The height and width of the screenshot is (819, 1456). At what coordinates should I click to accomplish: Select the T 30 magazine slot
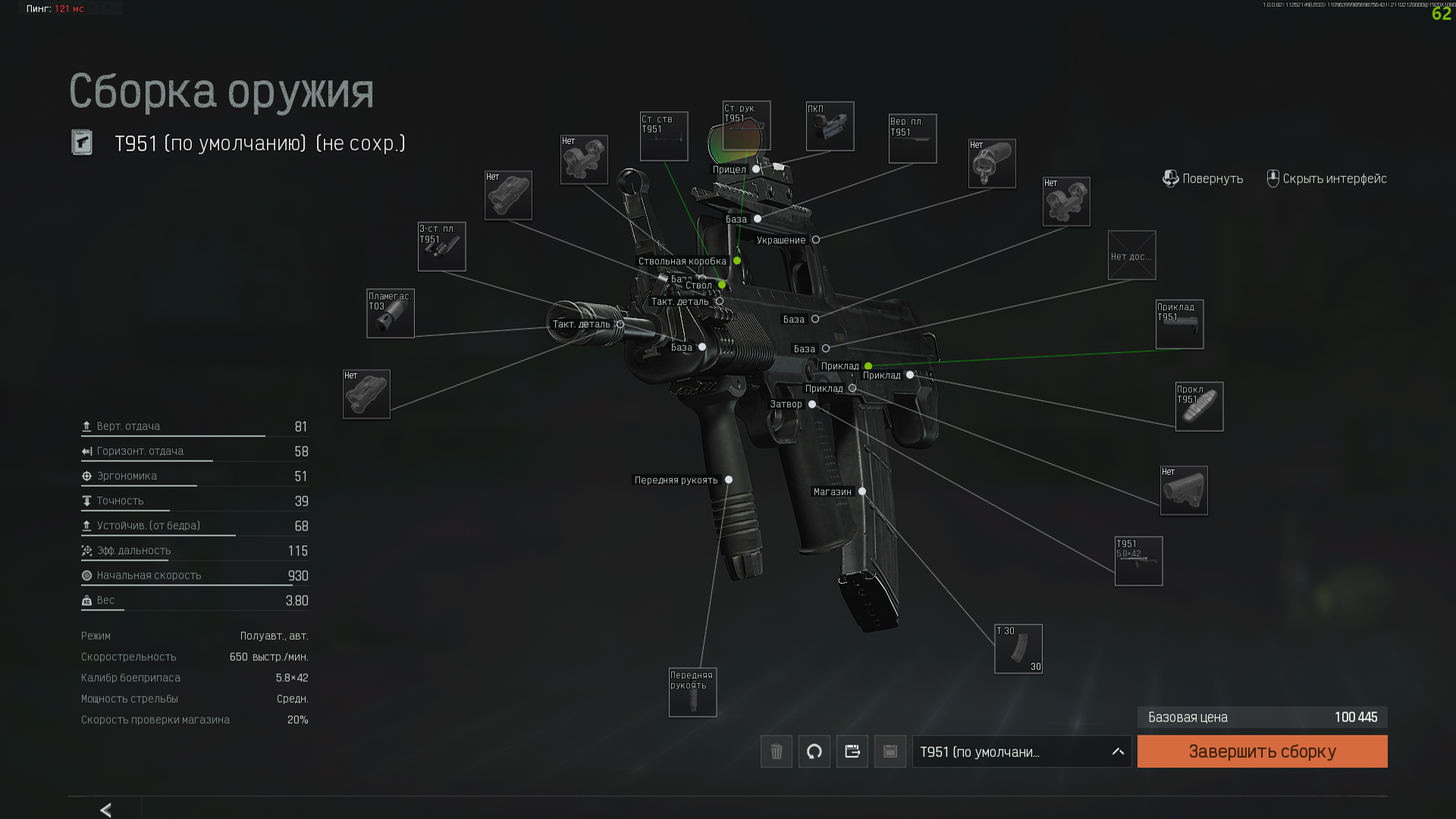1018,649
